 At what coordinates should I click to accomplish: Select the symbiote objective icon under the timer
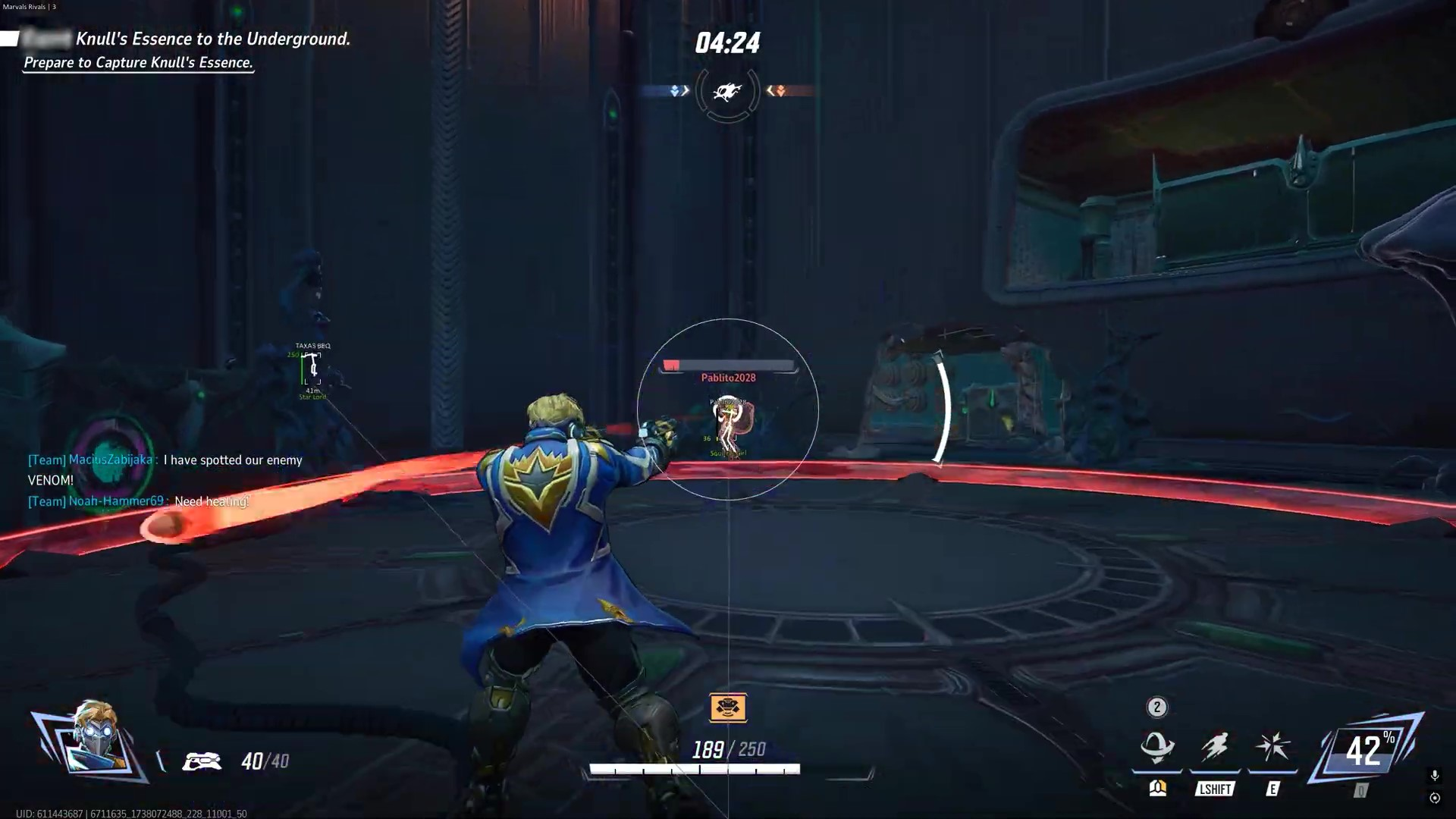pos(727,93)
